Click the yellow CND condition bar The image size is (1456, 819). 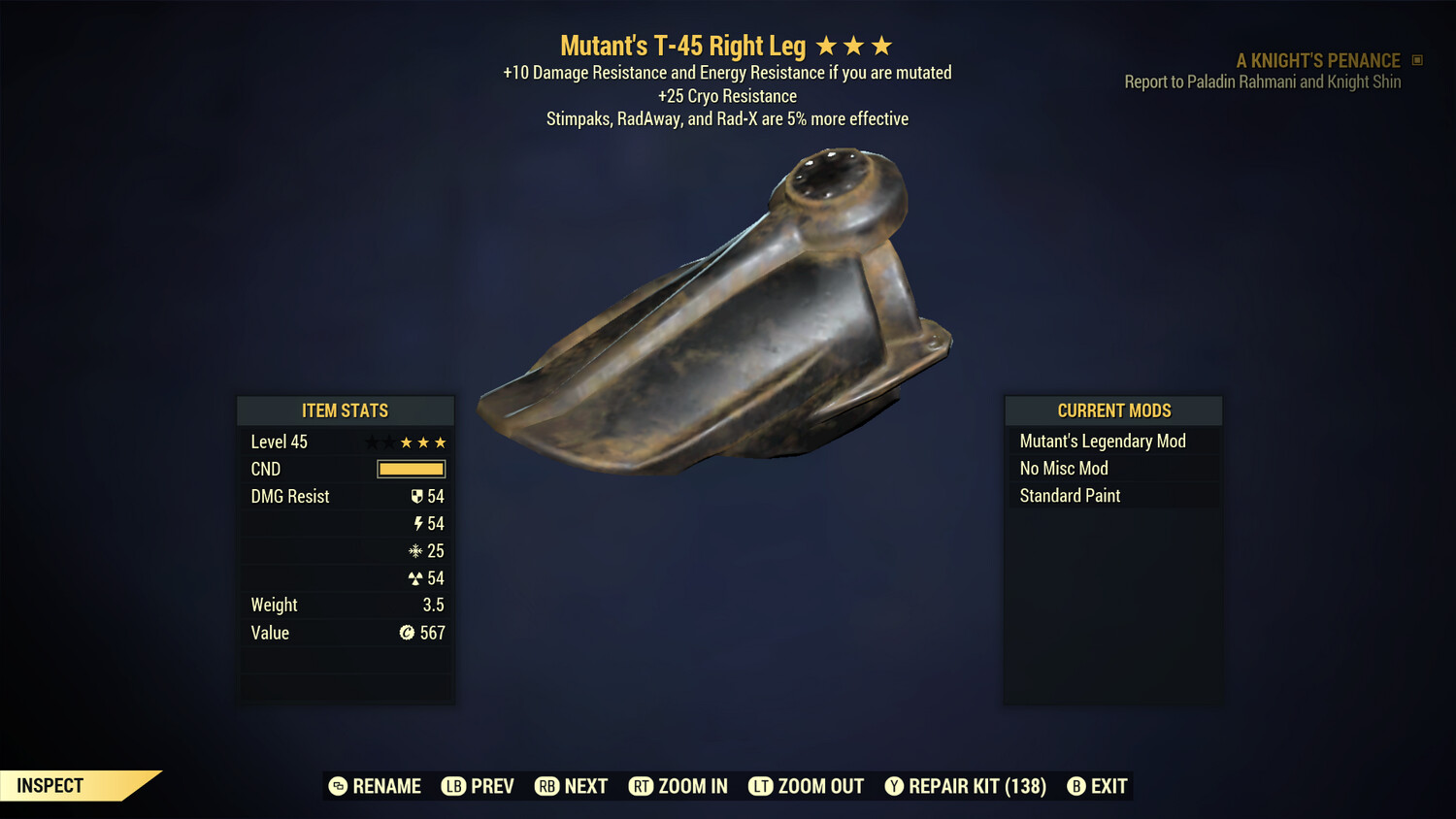click(x=409, y=469)
